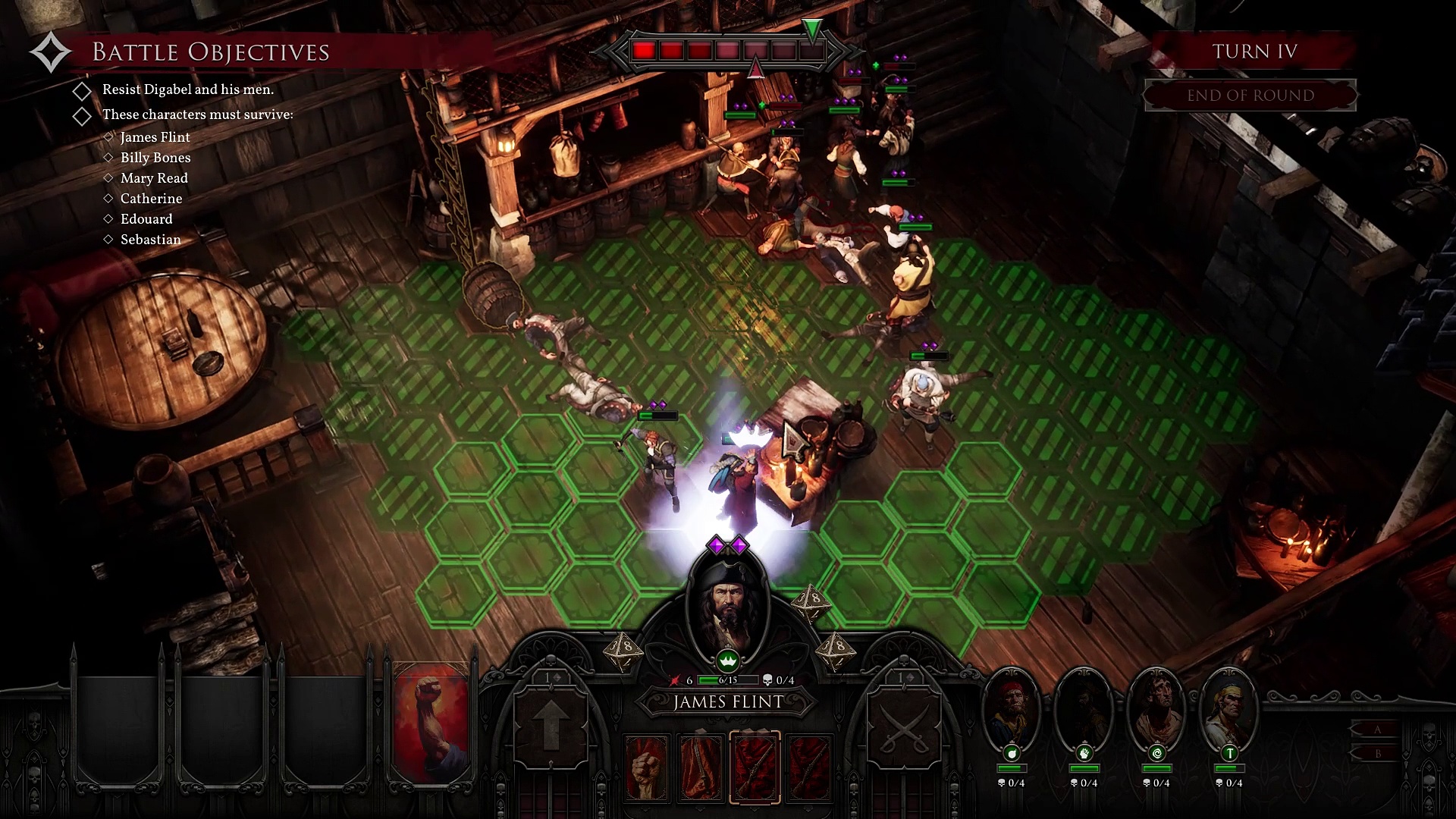Select the red bandana pirate portrait
The image size is (1456, 819).
(x=1011, y=707)
